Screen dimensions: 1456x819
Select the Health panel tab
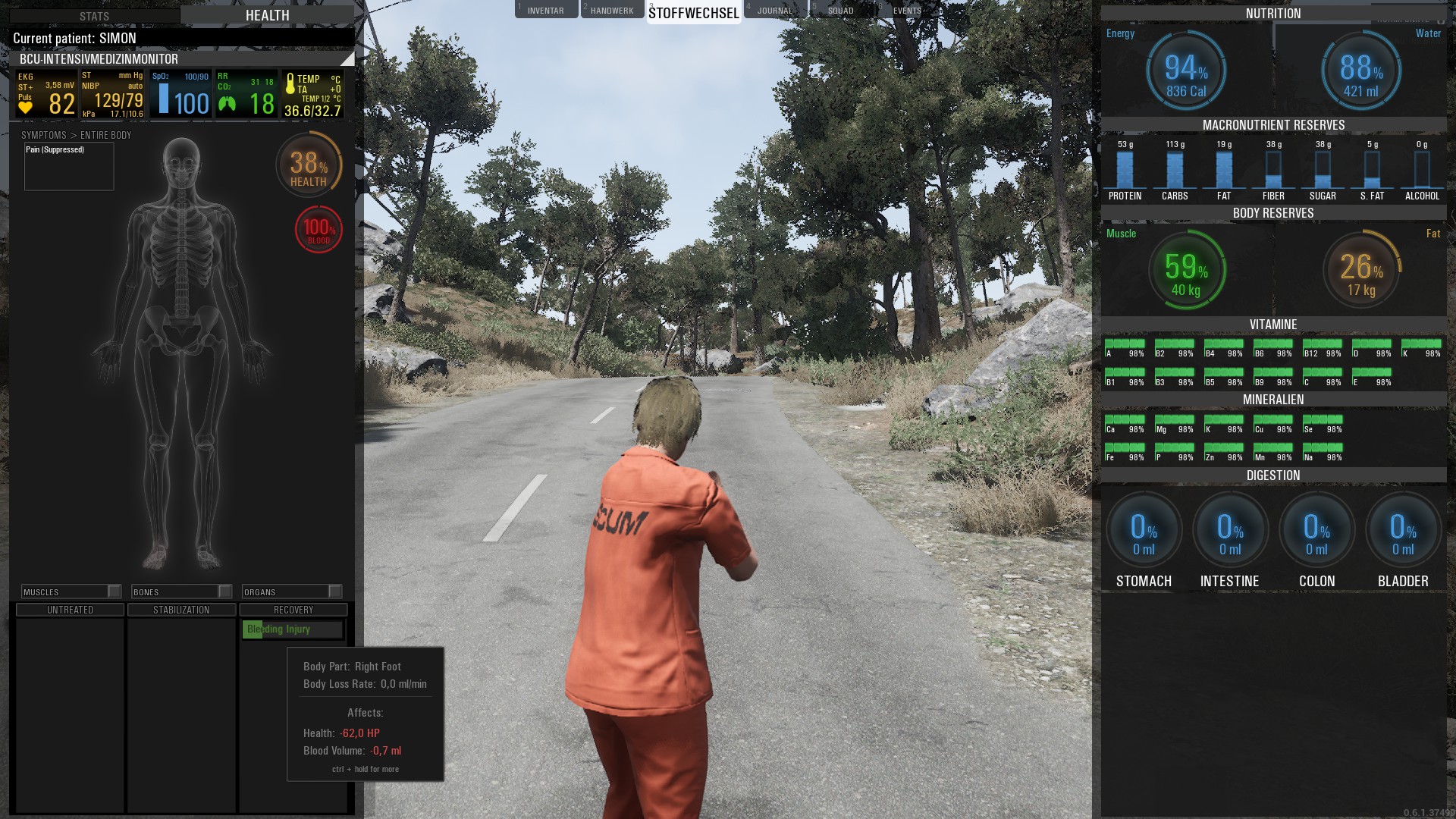(x=267, y=15)
